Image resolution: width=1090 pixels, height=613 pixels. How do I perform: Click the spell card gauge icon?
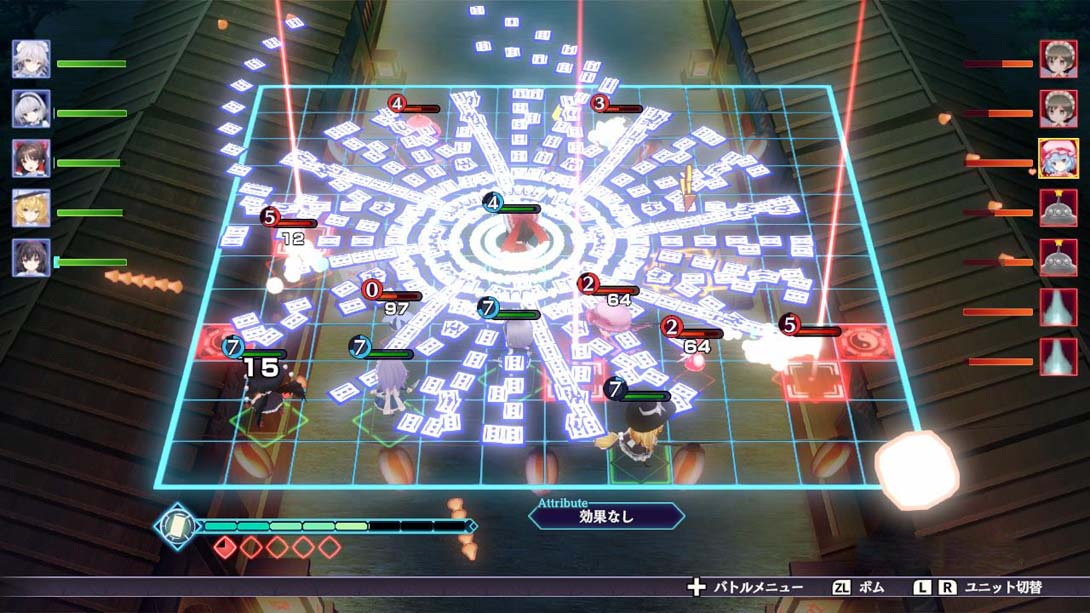(177, 524)
